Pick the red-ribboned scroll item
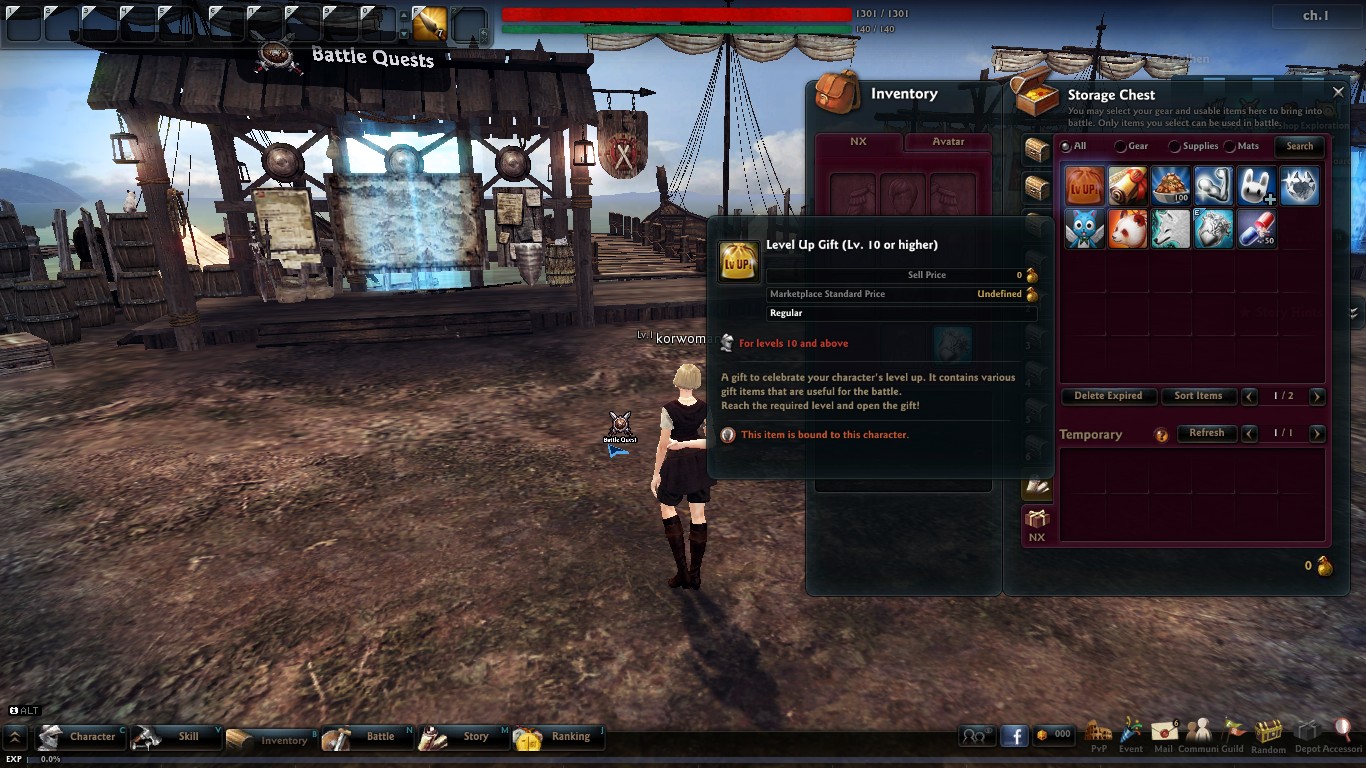 coord(1127,186)
